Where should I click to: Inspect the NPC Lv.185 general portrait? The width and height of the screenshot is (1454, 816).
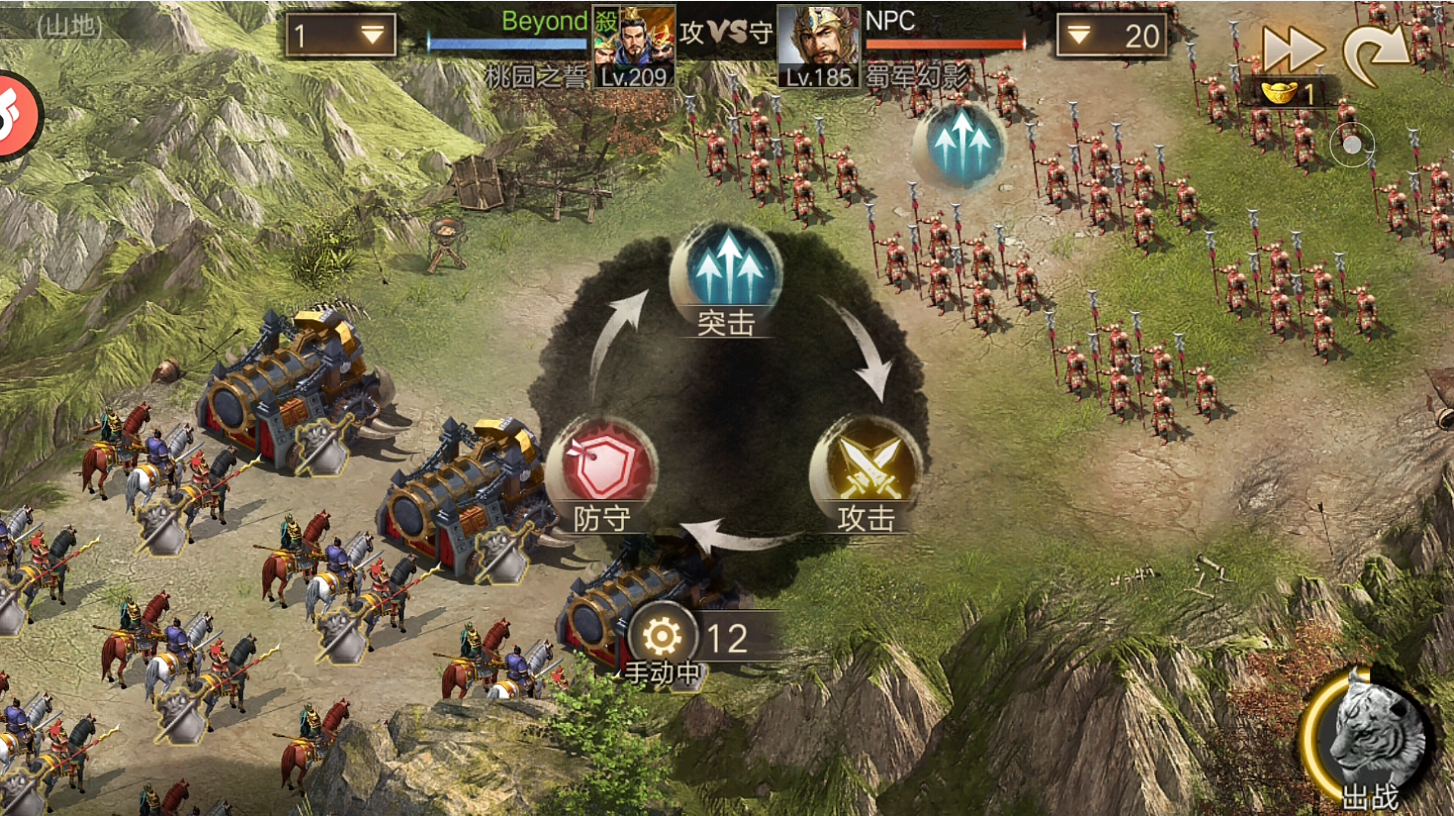pyautogui.click(x=819, y=46)
